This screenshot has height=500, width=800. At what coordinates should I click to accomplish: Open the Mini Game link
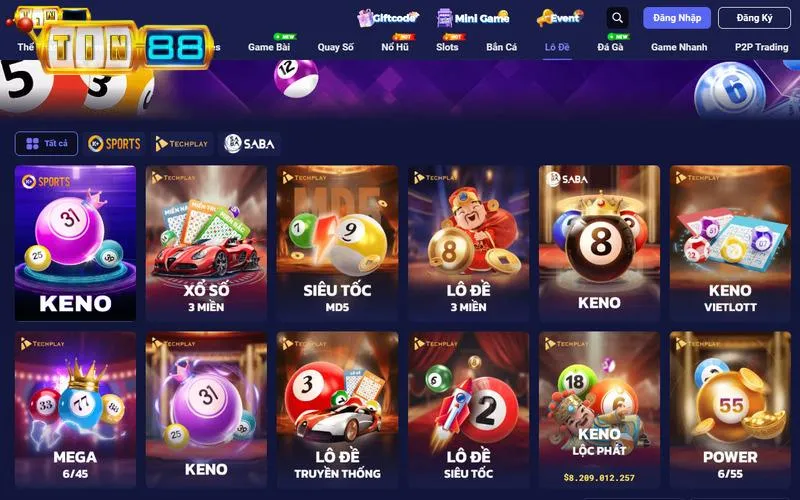click(473, 18)
